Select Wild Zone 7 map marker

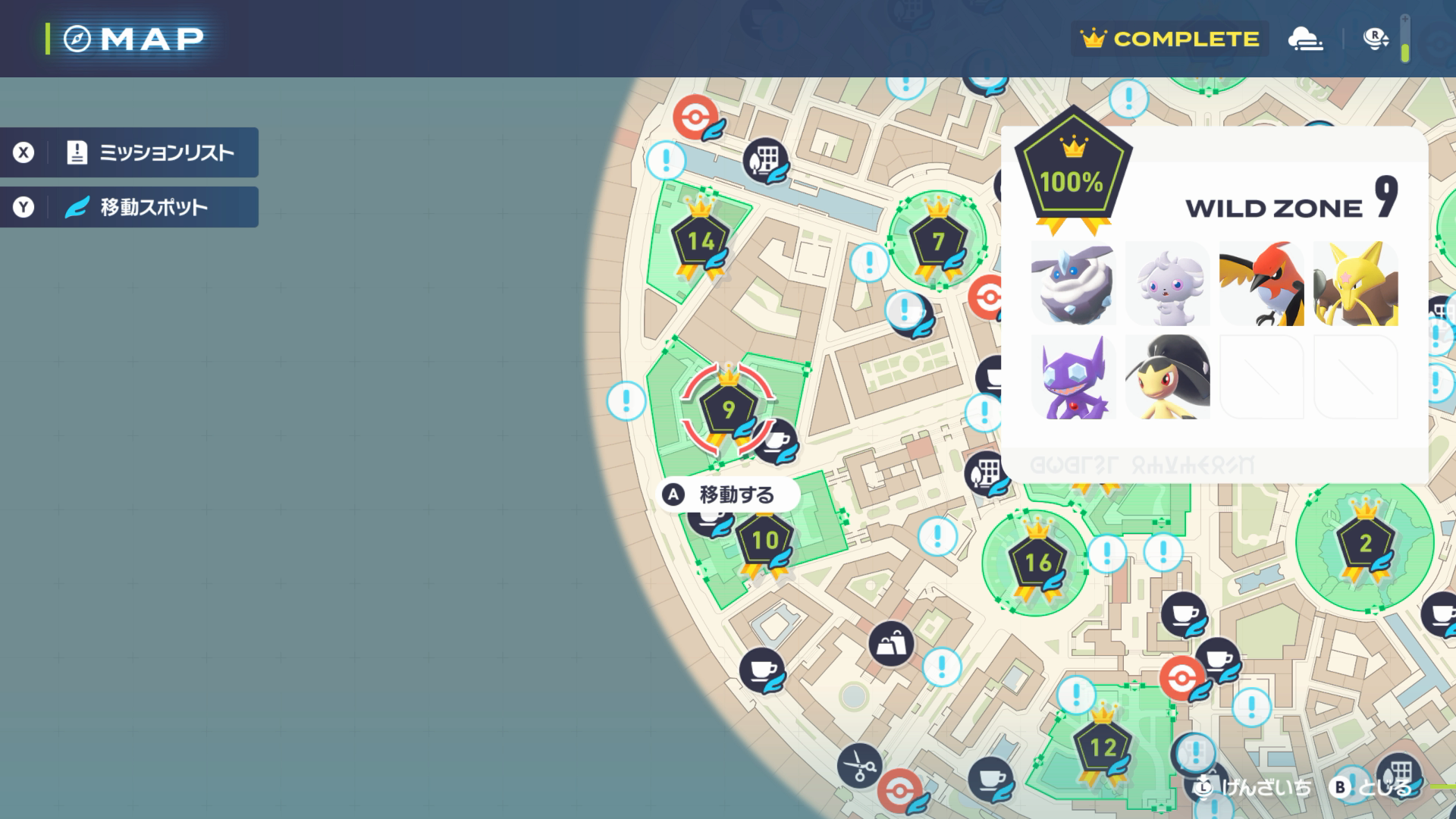click(938, 241)
